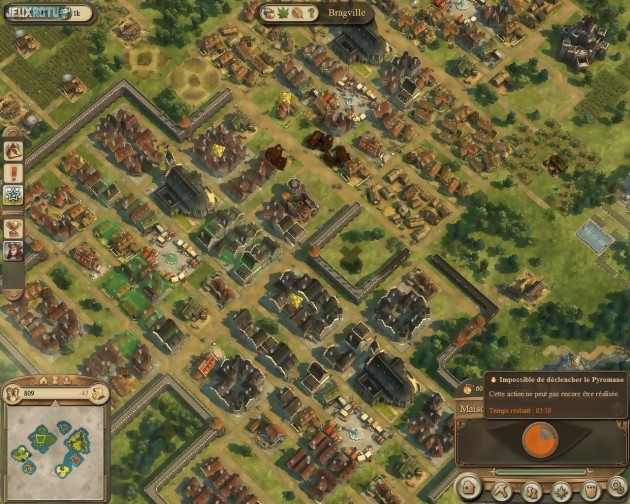Viewport: 630px width, 504px height.
Task: Open the pyramid icon in the side panel
Action: (14, 151)
